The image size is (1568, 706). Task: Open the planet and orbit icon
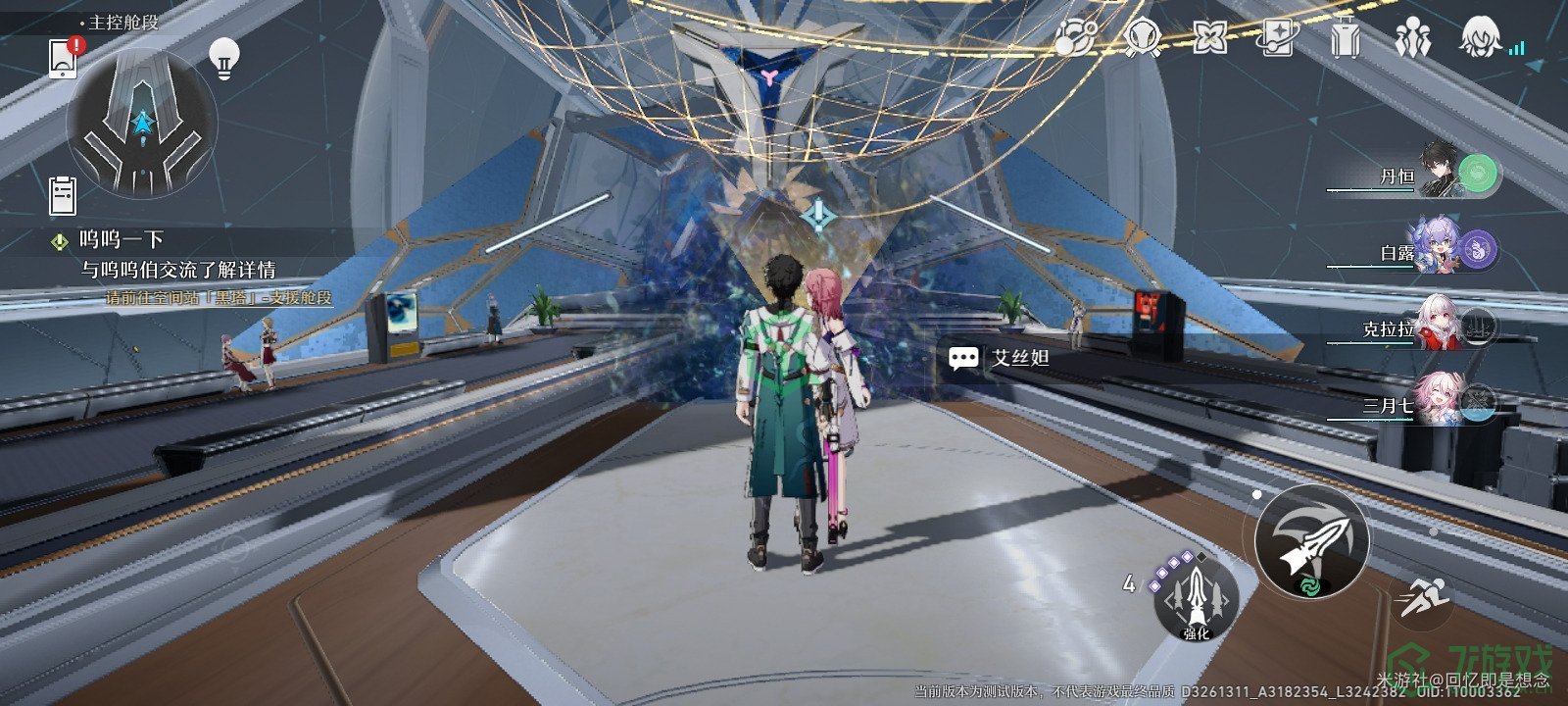[1075, 38]
